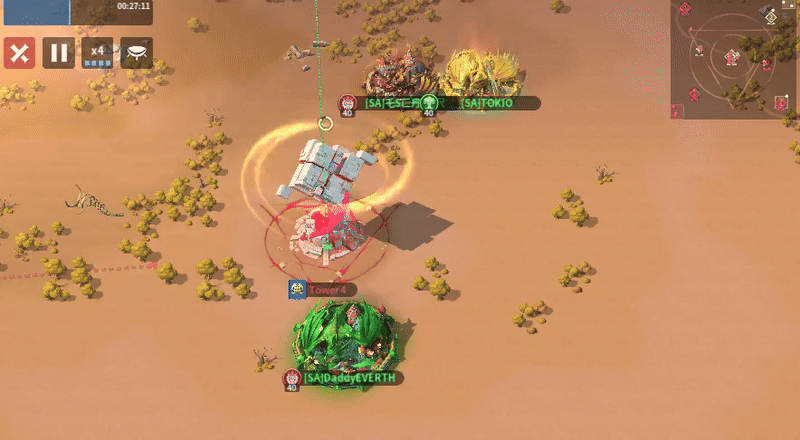This screenshot has width=800, height=440.
Task: Pause the replay playback
Action: pyautogui.click(x=57, y=52)
